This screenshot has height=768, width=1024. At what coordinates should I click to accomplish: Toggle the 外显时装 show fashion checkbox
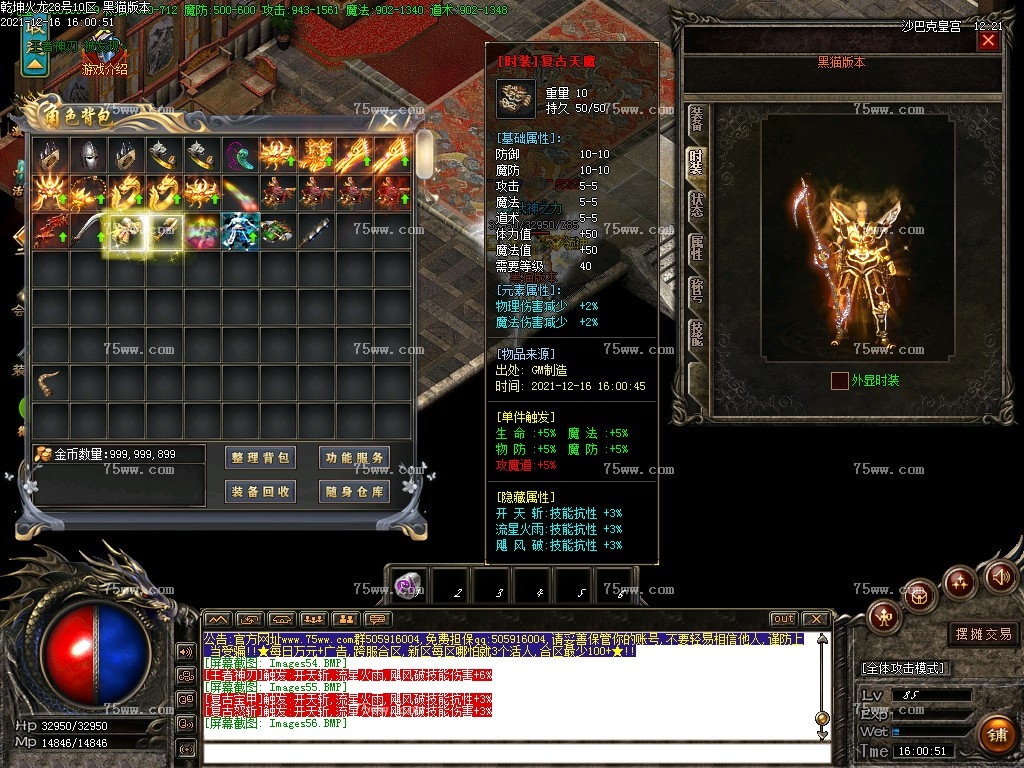pos(840,380)
